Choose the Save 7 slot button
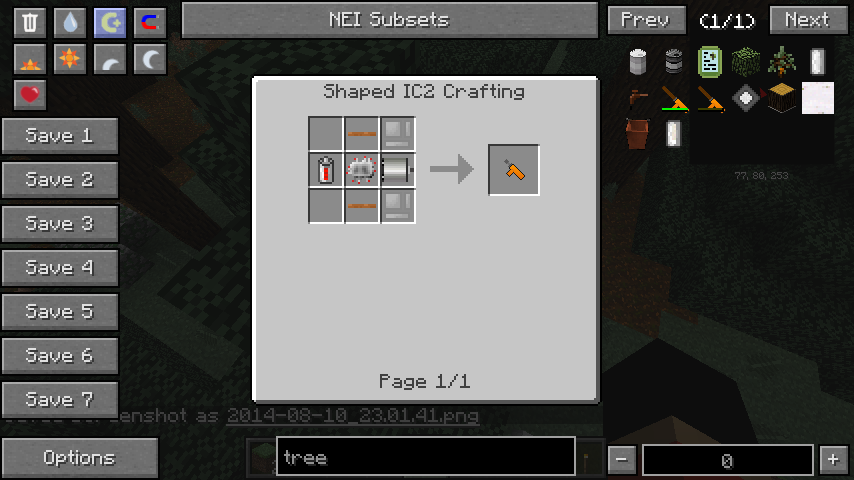 click(59, 399)
